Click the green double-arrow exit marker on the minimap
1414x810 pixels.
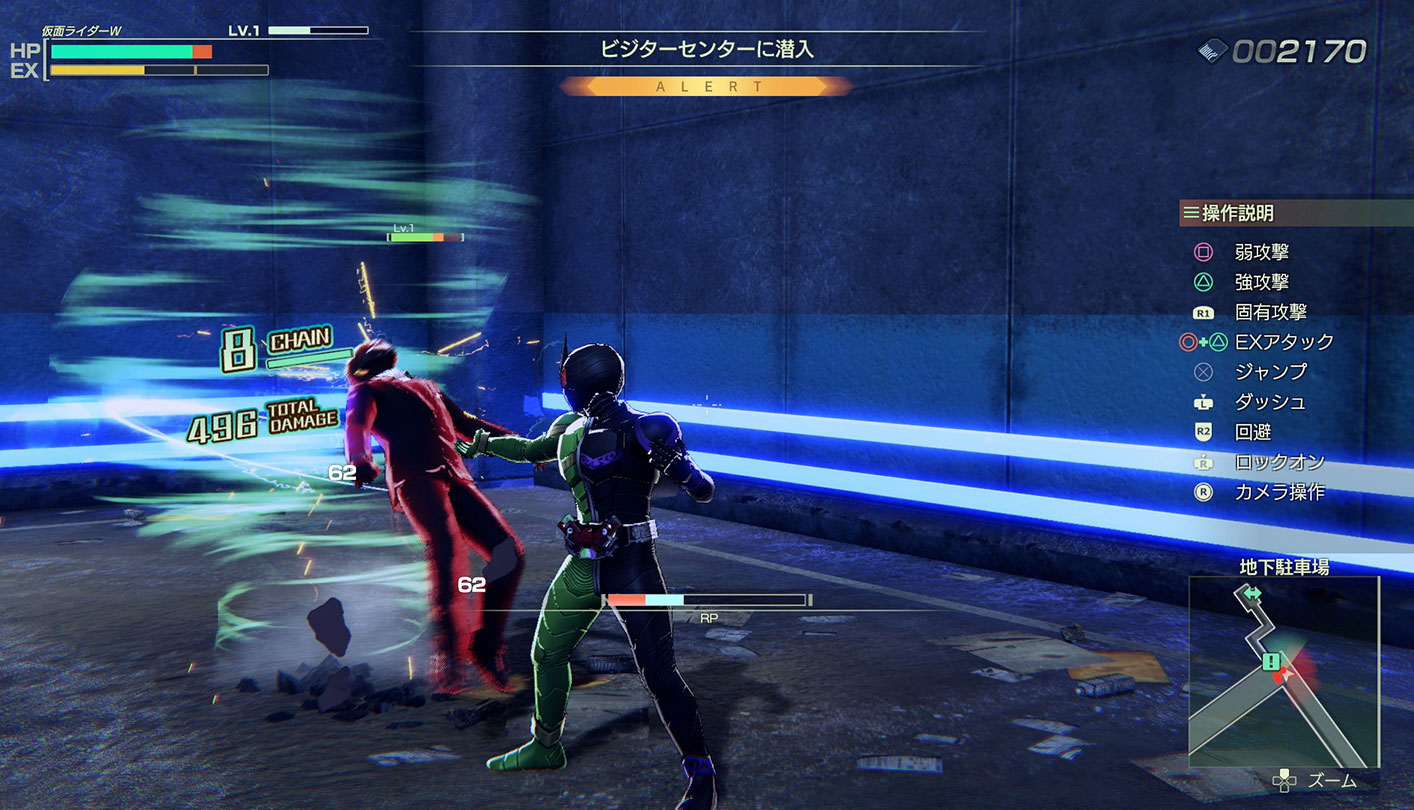coord(1252,594)
